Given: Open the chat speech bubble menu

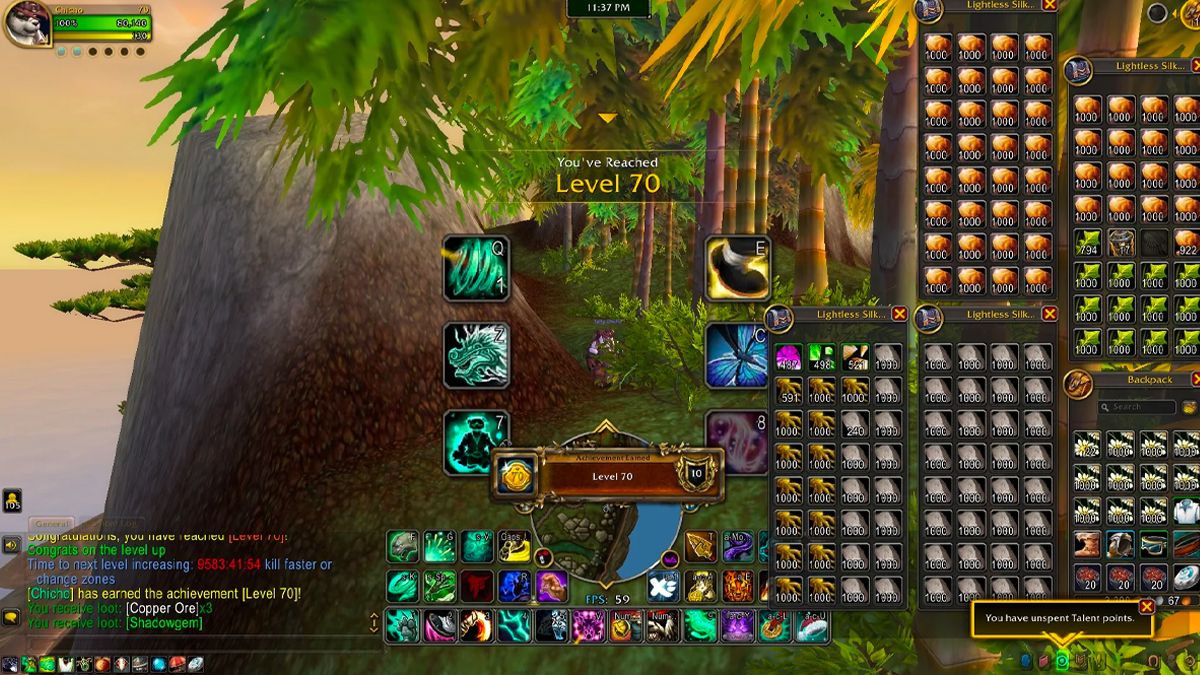Looking at the screenshot, I should pos(12,617).
